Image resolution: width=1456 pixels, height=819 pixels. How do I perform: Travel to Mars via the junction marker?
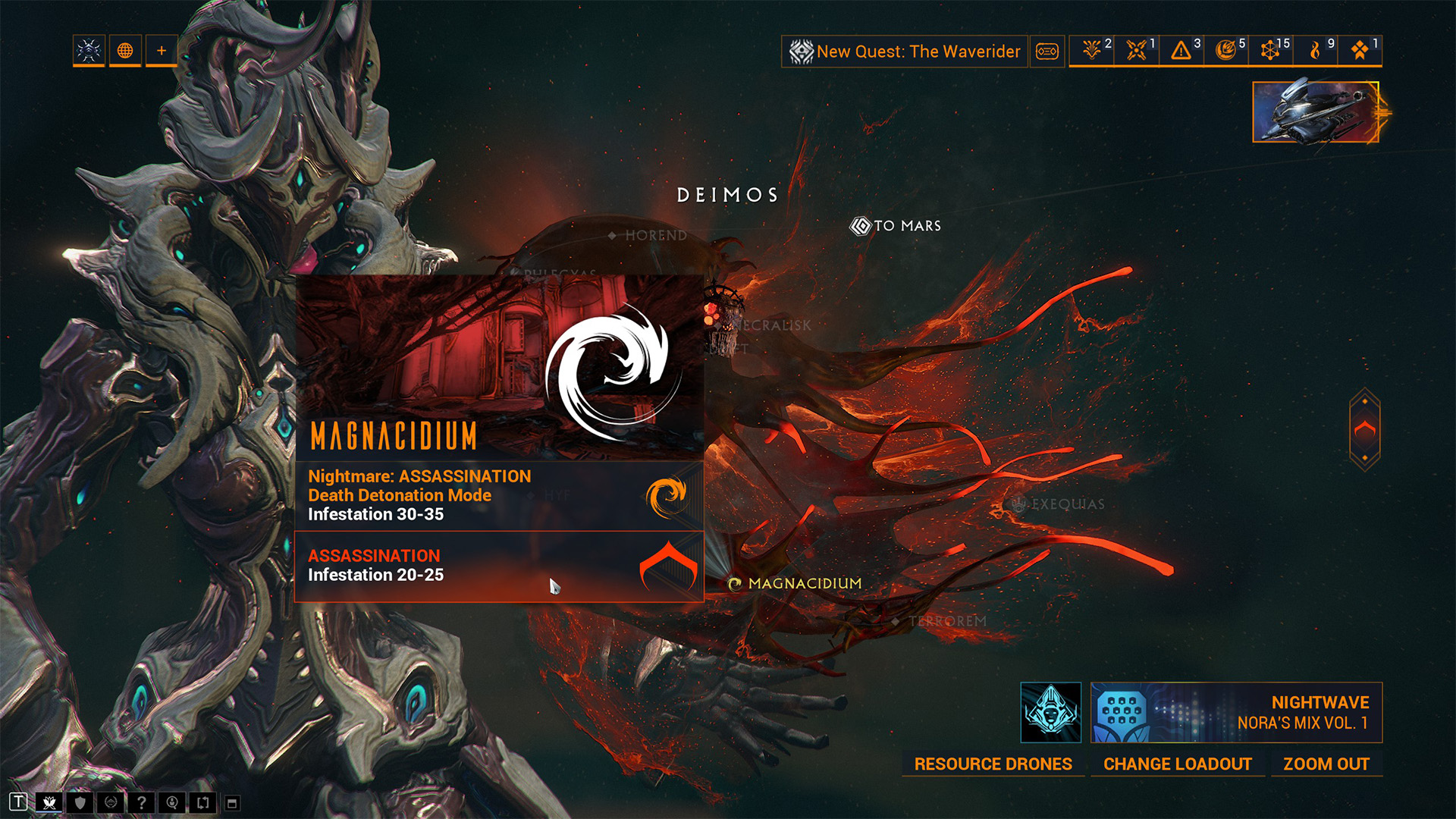(x=896, y=226)
